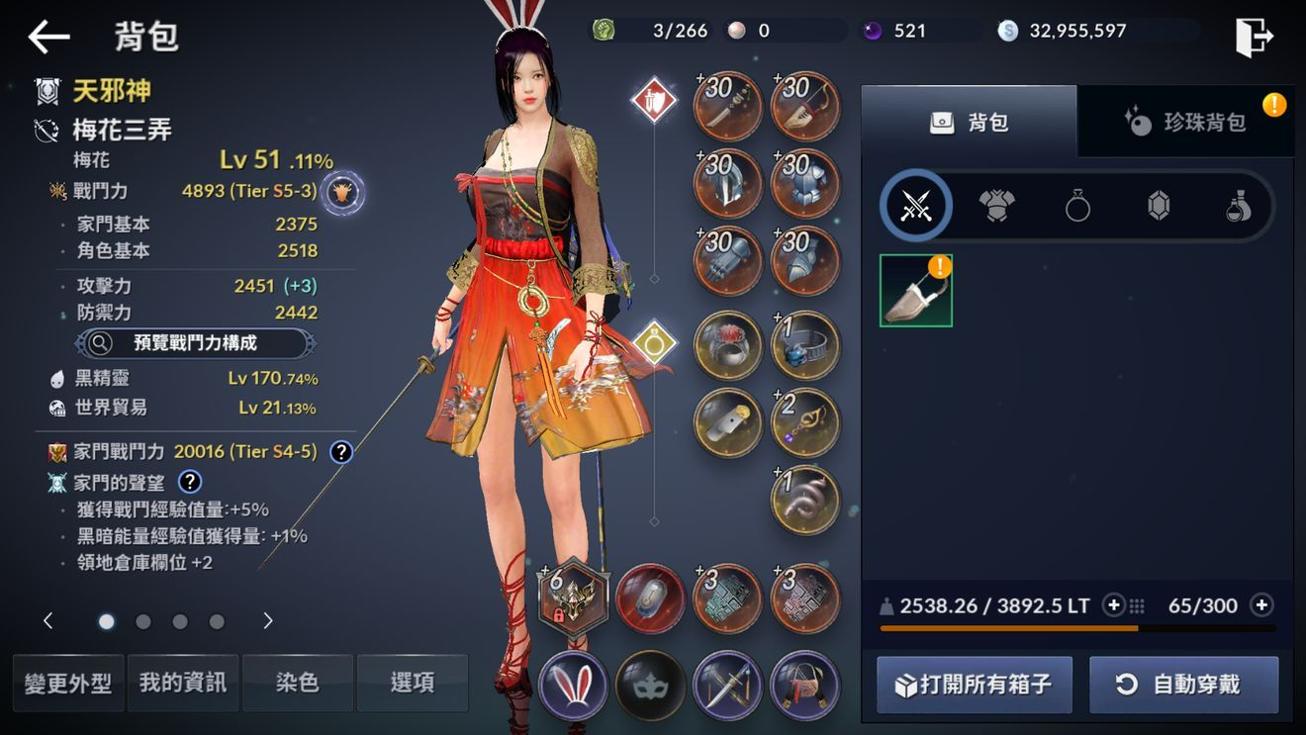The width and height of the screenshot is (1306, 735).
Task: Select the +30 main weapon equipment slot
Action: 726,104
